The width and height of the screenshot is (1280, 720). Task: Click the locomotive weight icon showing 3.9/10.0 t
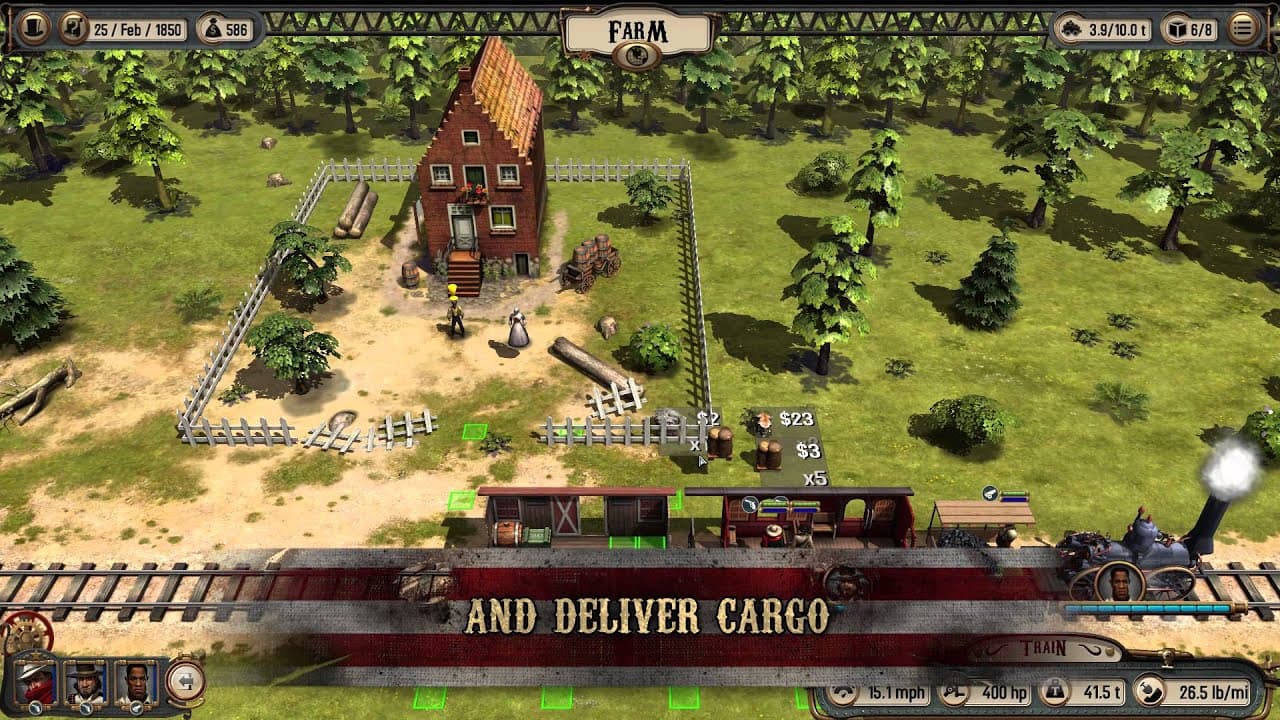1071,29
